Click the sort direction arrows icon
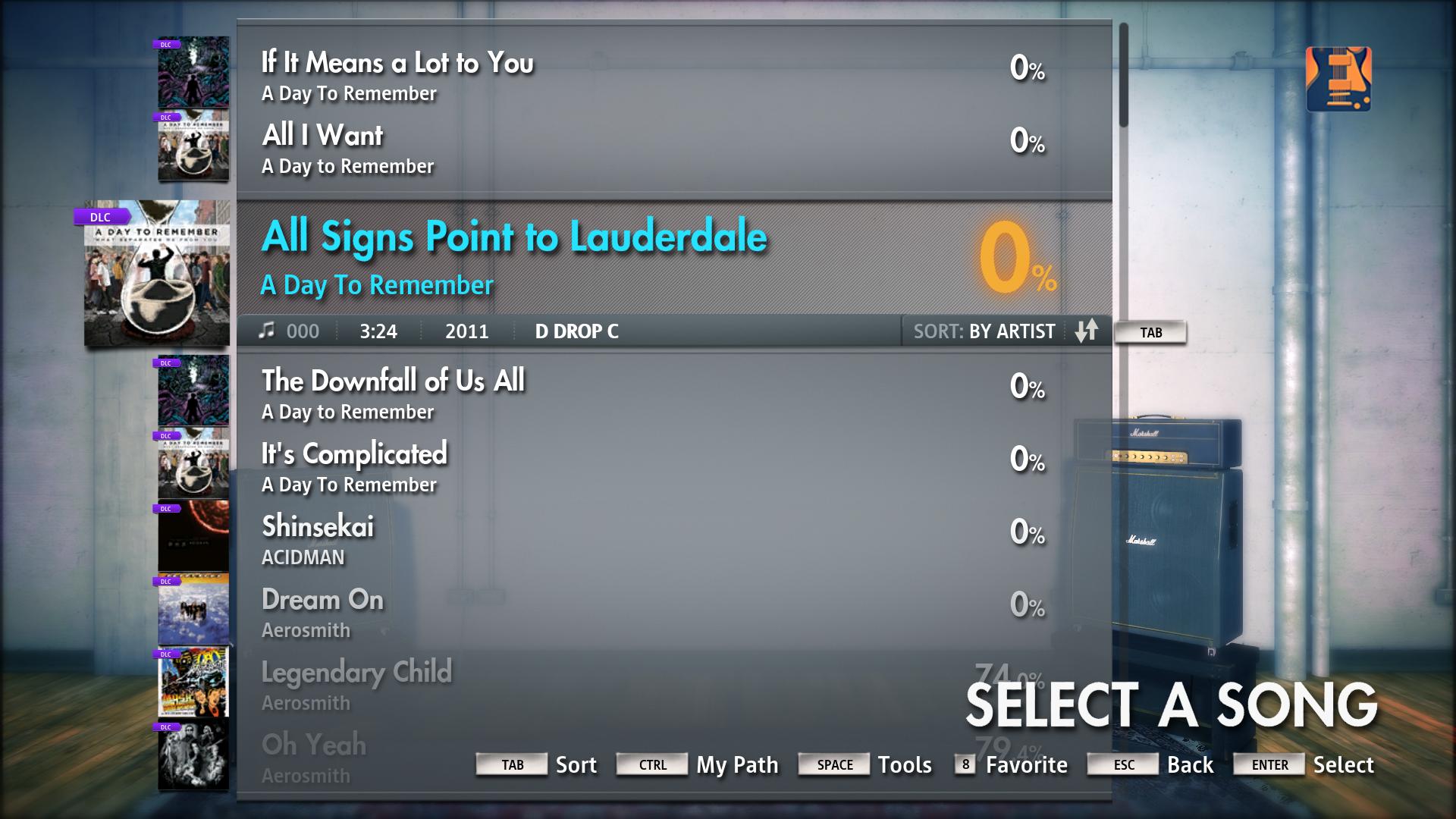 click(x=1087, y=331)
